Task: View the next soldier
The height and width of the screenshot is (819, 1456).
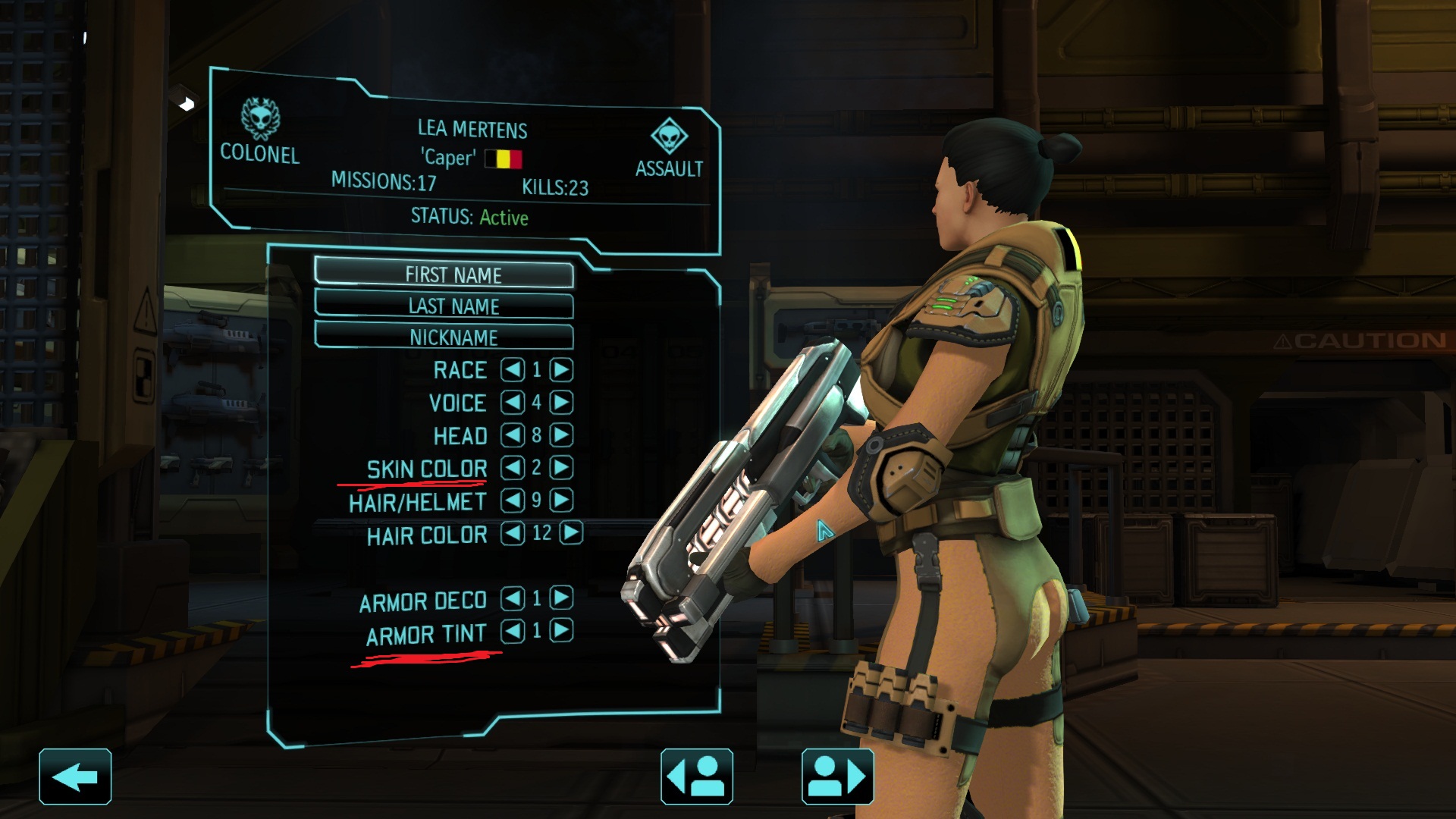Action: pos(837,777)
